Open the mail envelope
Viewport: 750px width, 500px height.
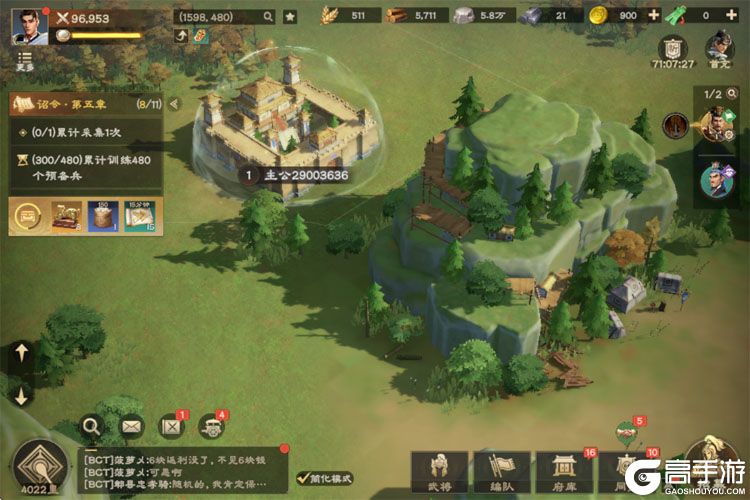132,427
